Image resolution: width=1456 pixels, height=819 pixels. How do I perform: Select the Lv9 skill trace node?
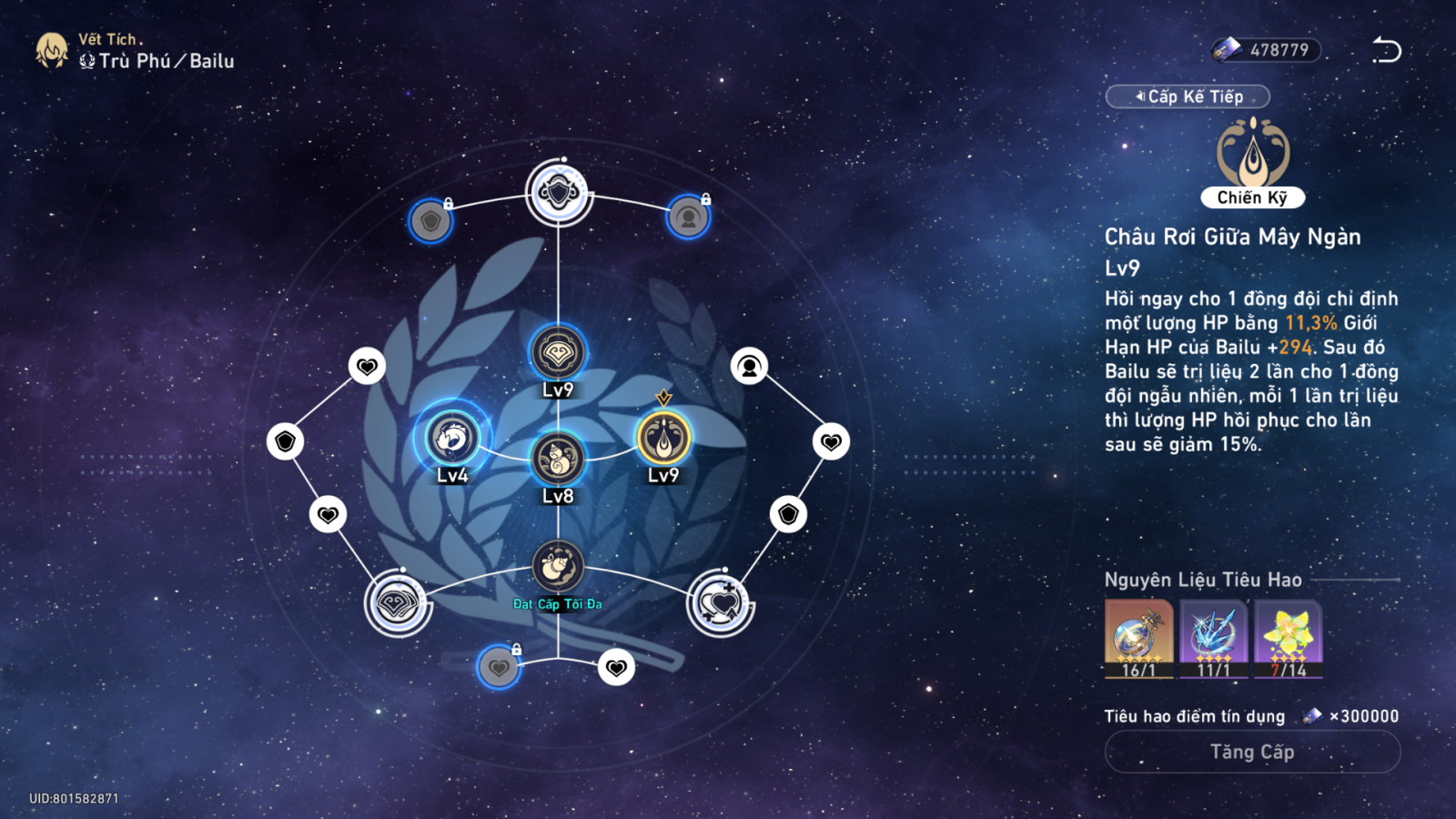(x=663, y=439)
